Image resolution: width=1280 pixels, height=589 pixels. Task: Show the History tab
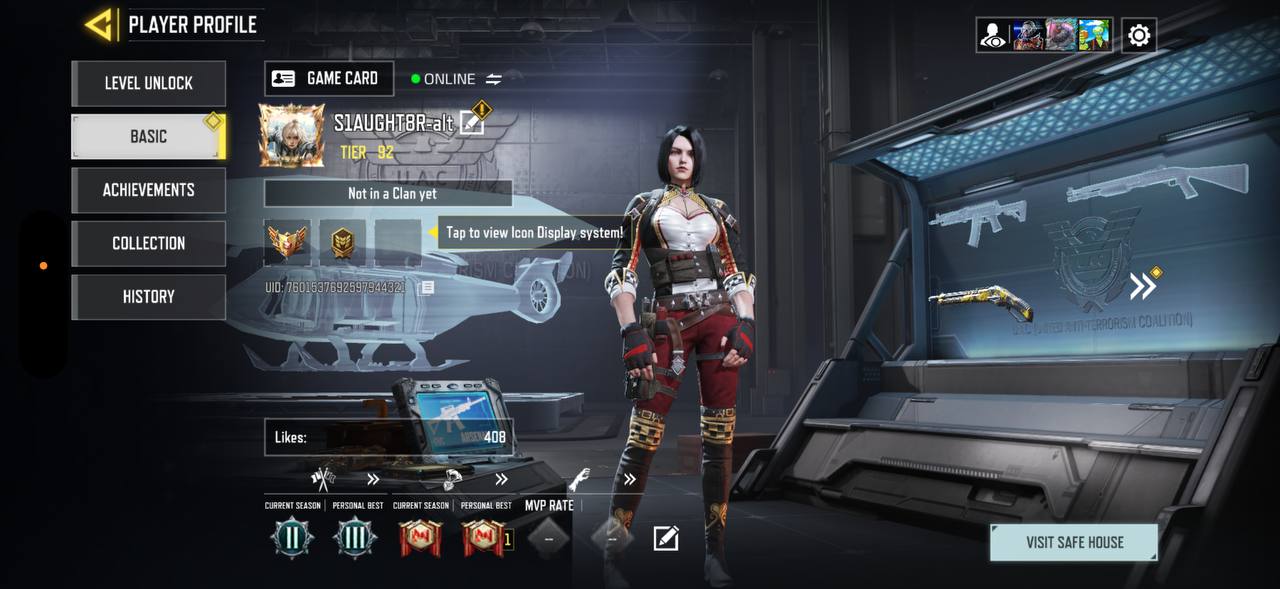pyautogui.click(x=148, y=297)
